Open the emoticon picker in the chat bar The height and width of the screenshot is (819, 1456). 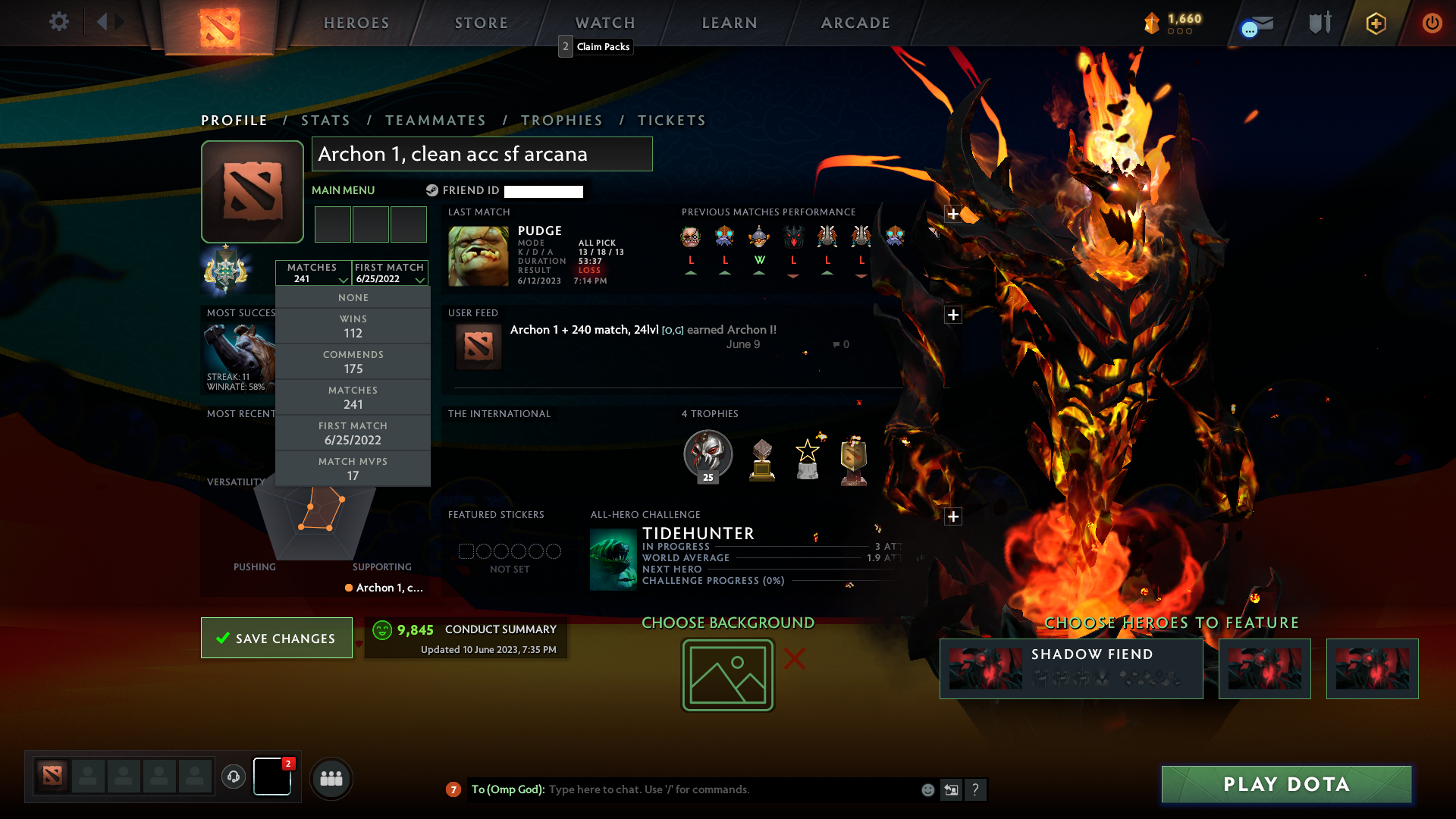[927, 789]
